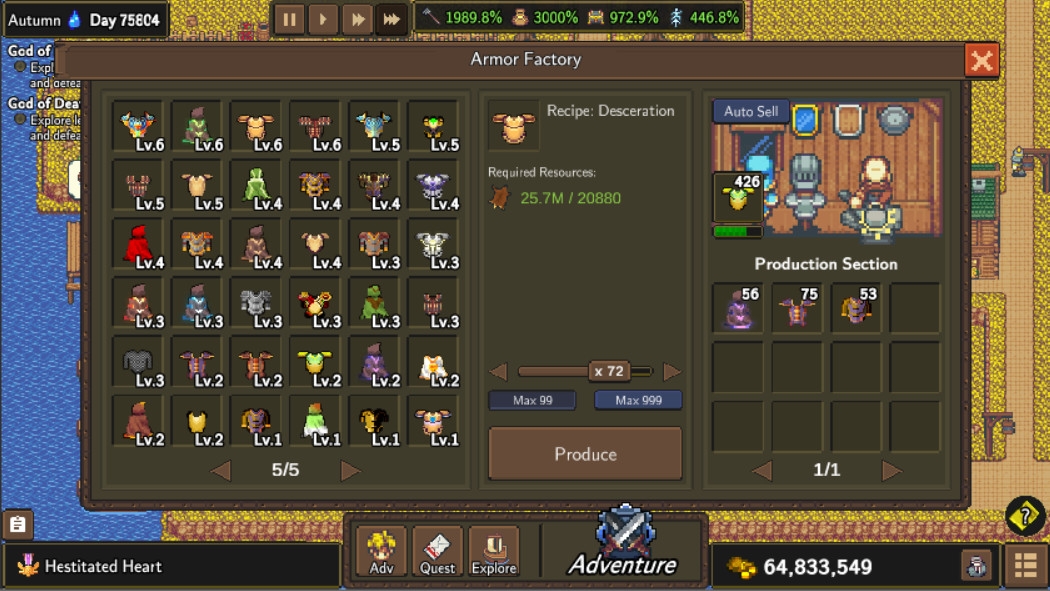This screenshot has width=1050, height=591.
Task: Decrease the production quantity with left arrow
Action: click(x=498, y=372)
